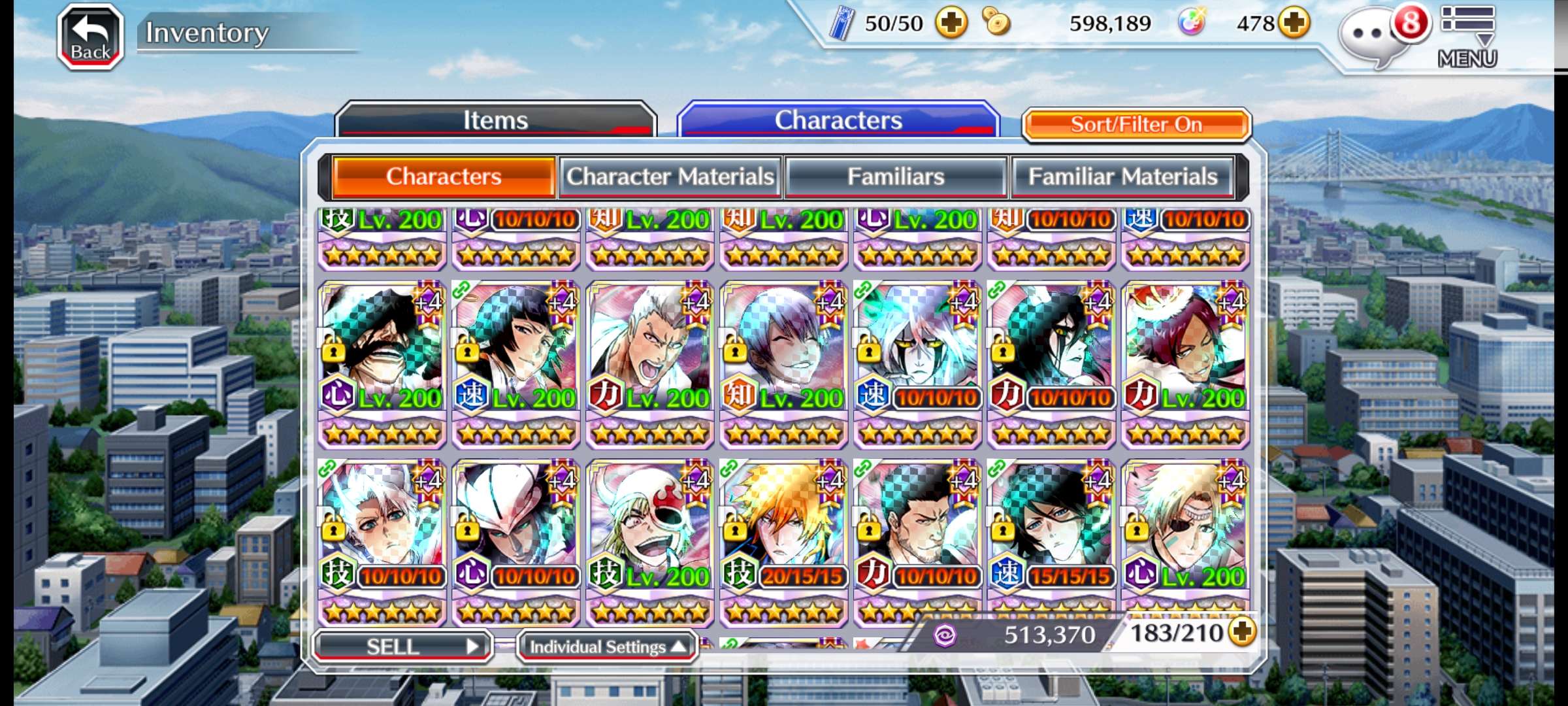The height and width of the screenshot is (706, 1568).
Task: Select the top Characters tab
Action: tap(838, 120)
